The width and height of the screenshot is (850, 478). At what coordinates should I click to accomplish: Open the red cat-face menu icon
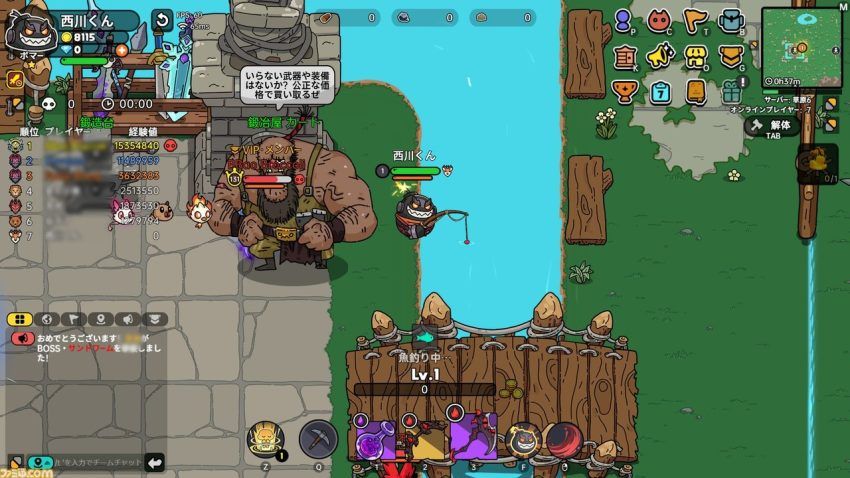[x=659, y=21]
